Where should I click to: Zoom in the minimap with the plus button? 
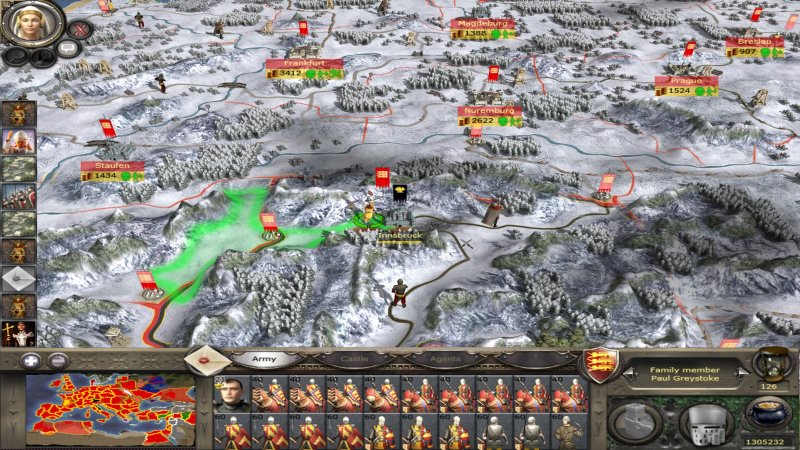click(33, 360)
